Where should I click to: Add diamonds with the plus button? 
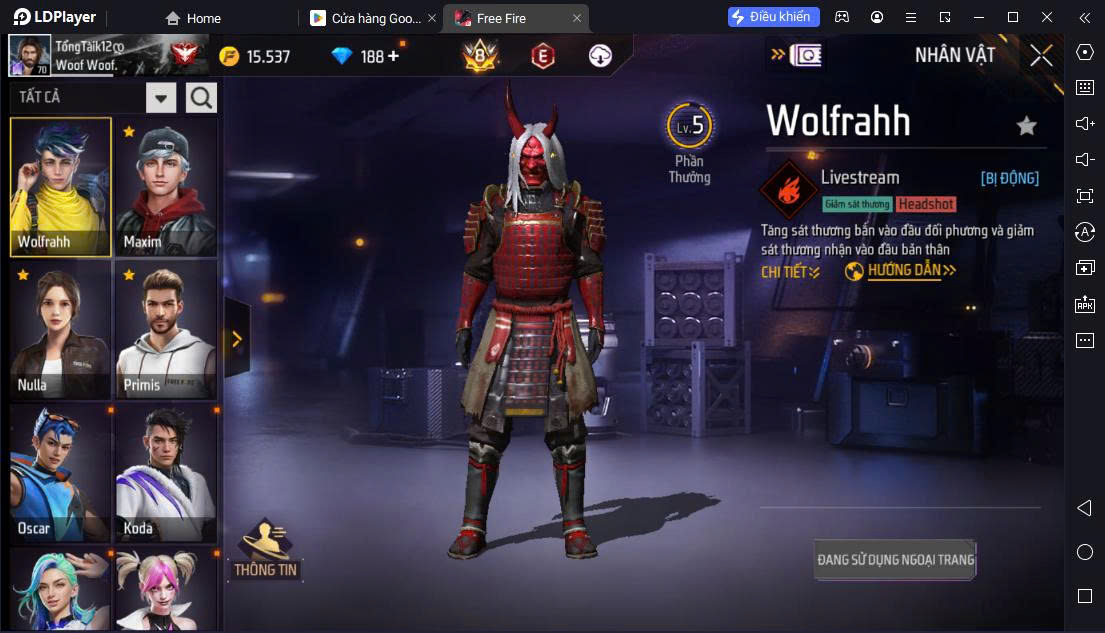(x=393, y=56)
